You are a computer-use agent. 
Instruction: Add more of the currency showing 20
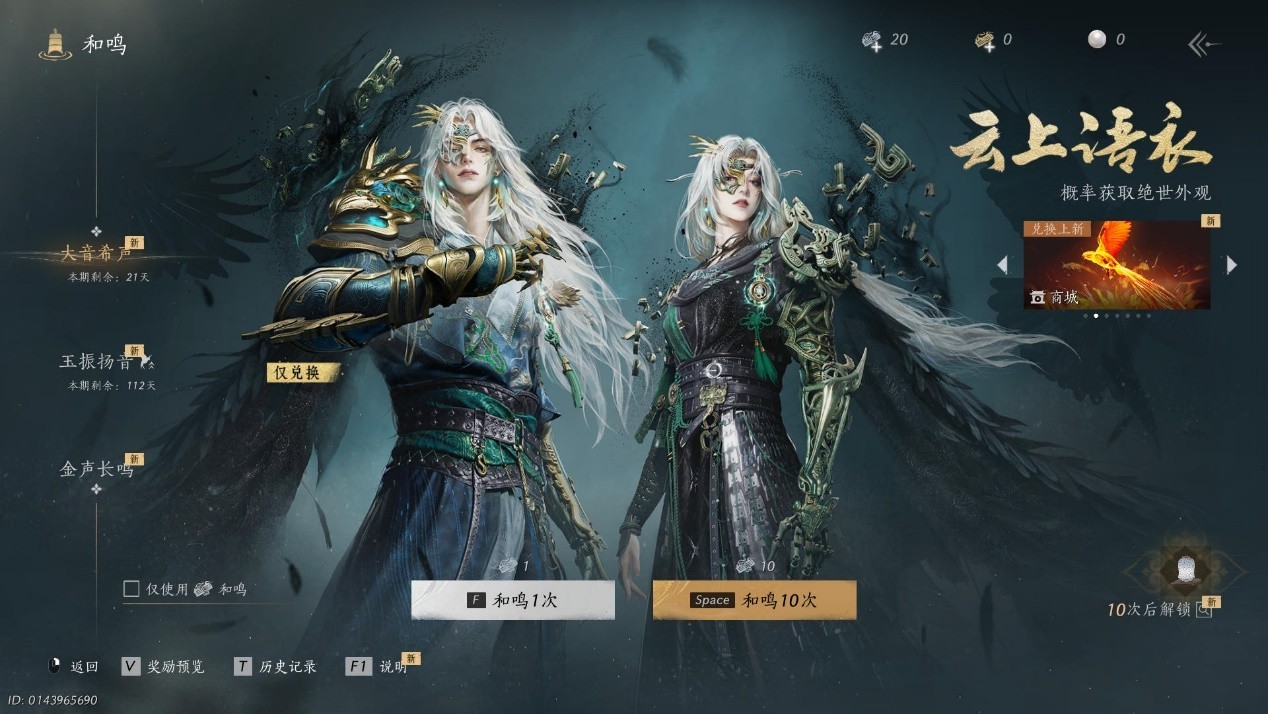coord(873,40)
